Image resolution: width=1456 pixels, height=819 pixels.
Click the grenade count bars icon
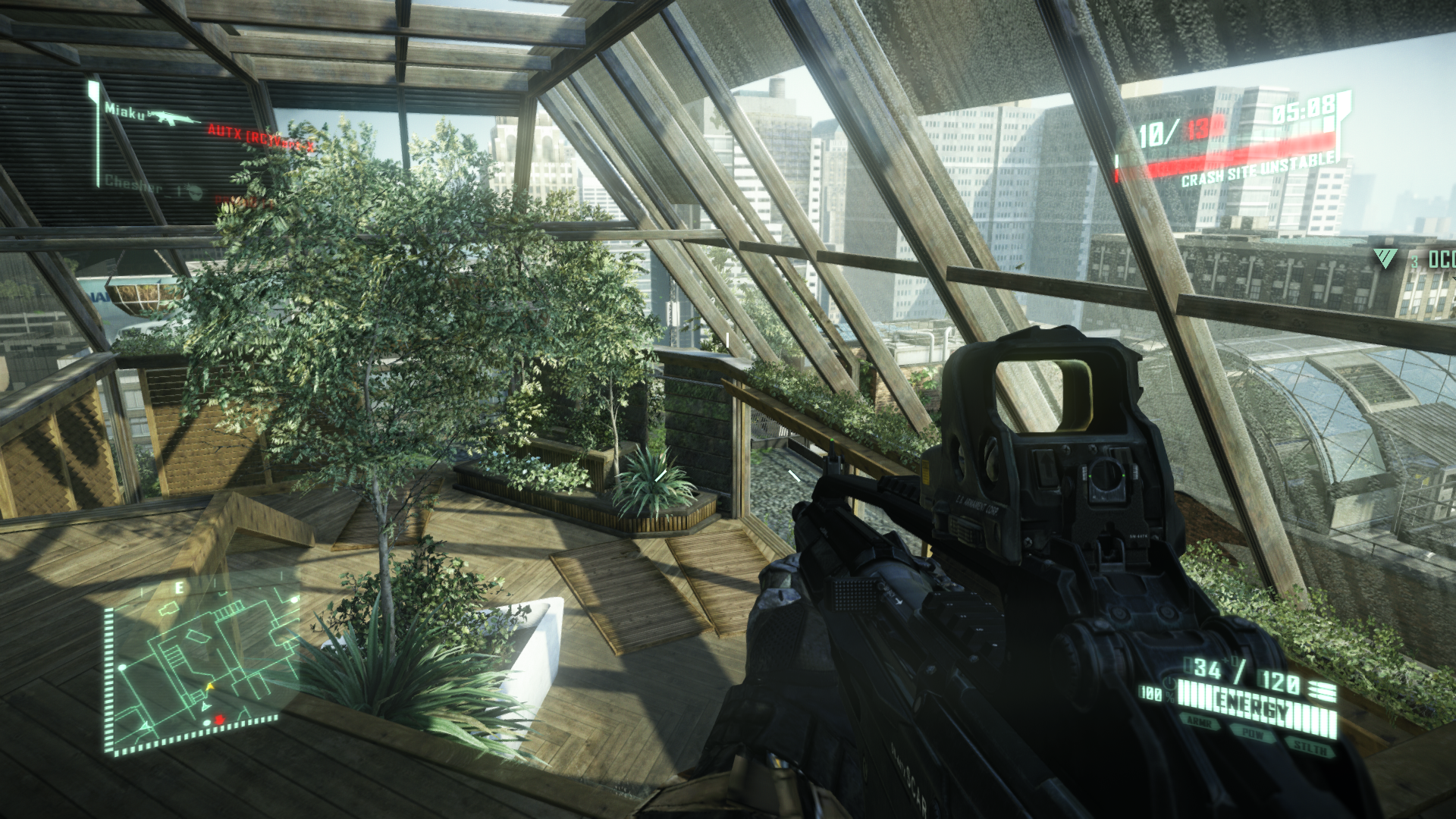(x=1323, y=690)
